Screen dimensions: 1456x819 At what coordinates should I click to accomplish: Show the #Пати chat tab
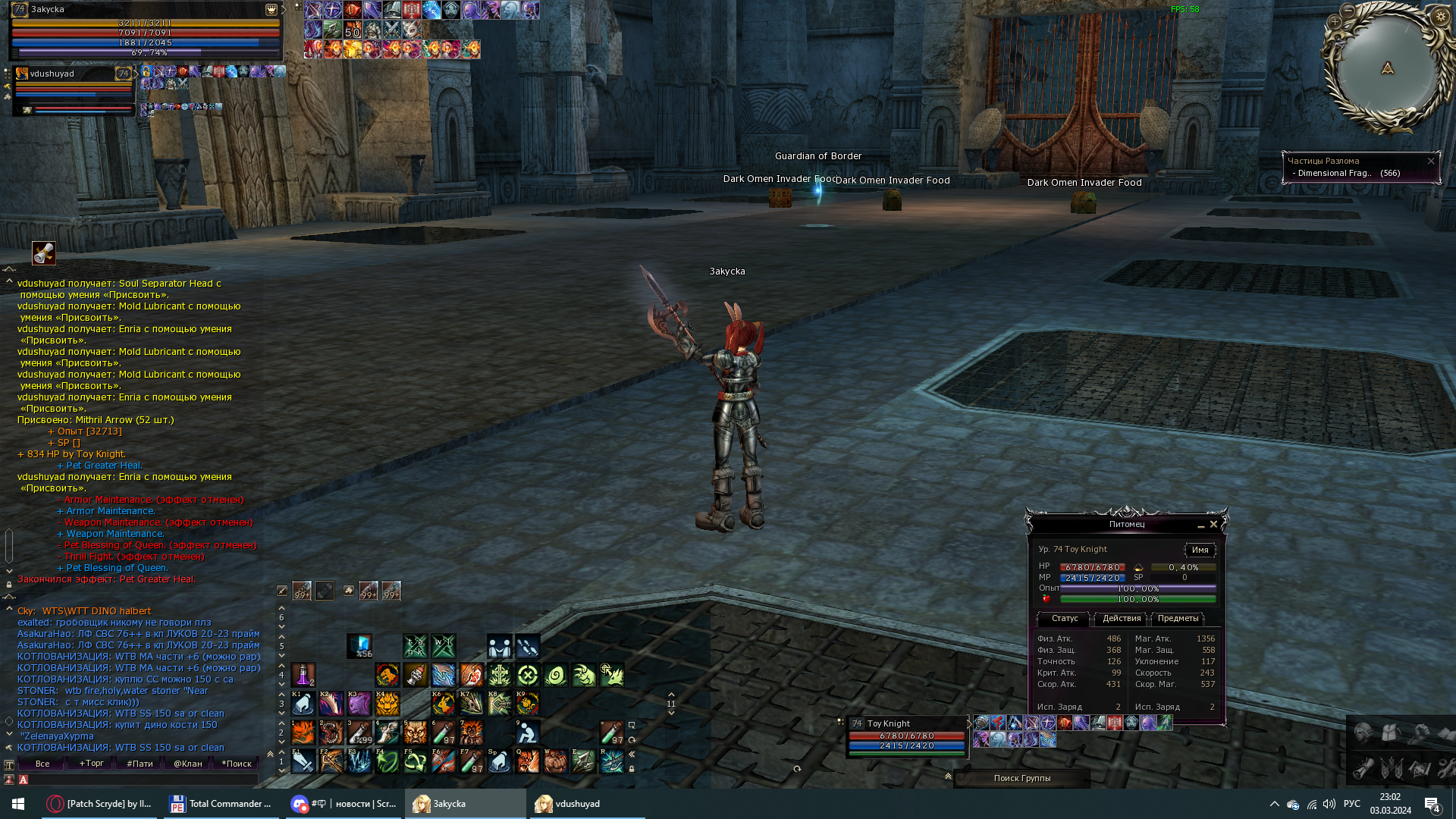140,764
